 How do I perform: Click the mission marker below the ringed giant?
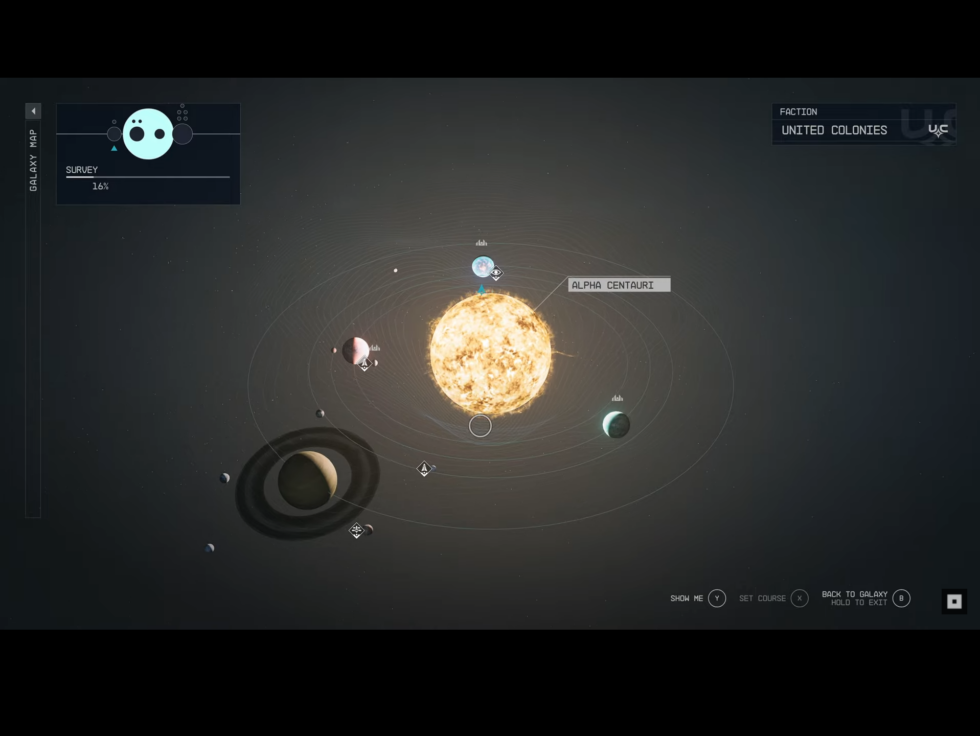click(x=356, y=530)
